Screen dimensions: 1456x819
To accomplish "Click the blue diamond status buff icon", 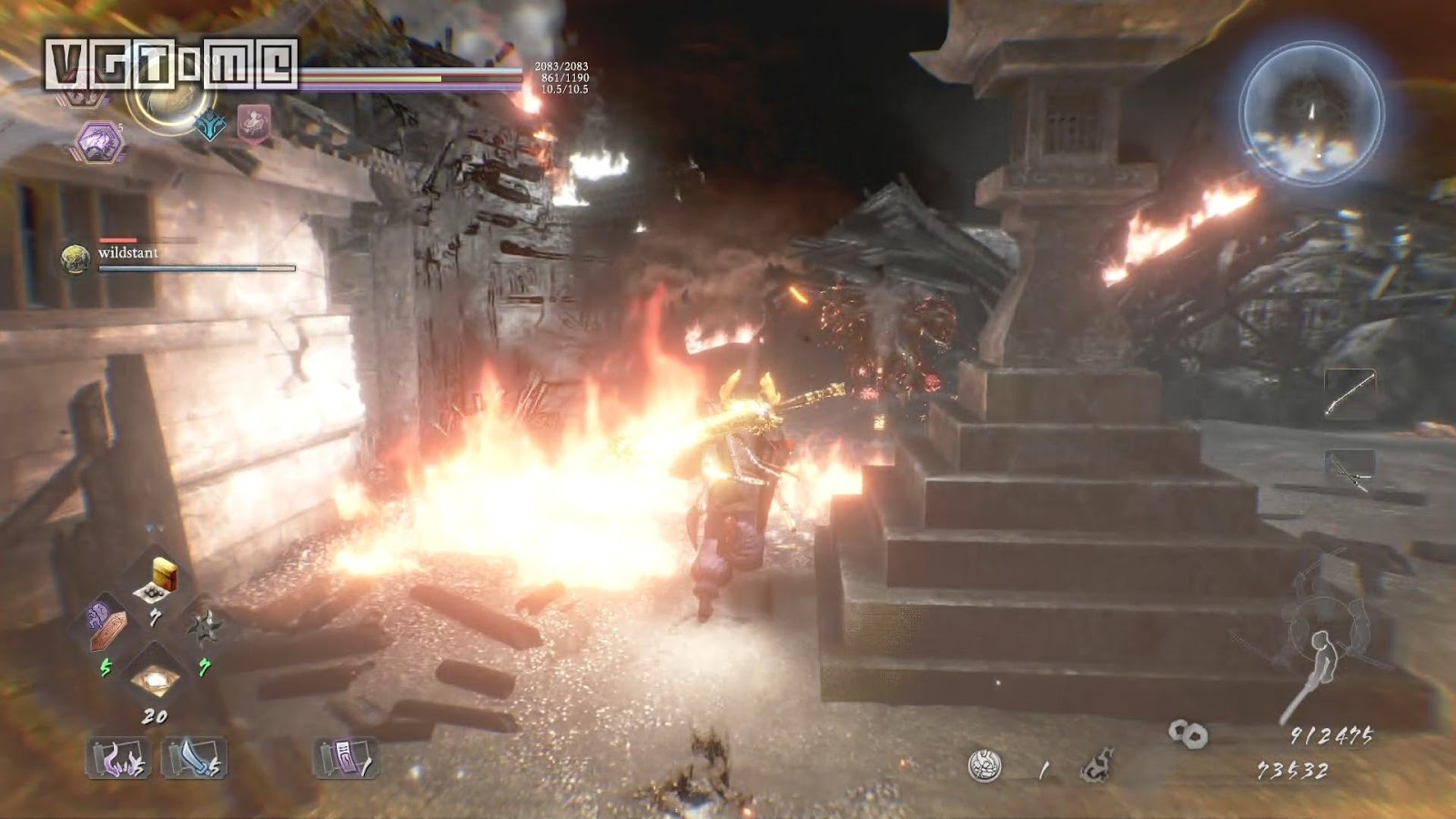I will click(211, 125).
